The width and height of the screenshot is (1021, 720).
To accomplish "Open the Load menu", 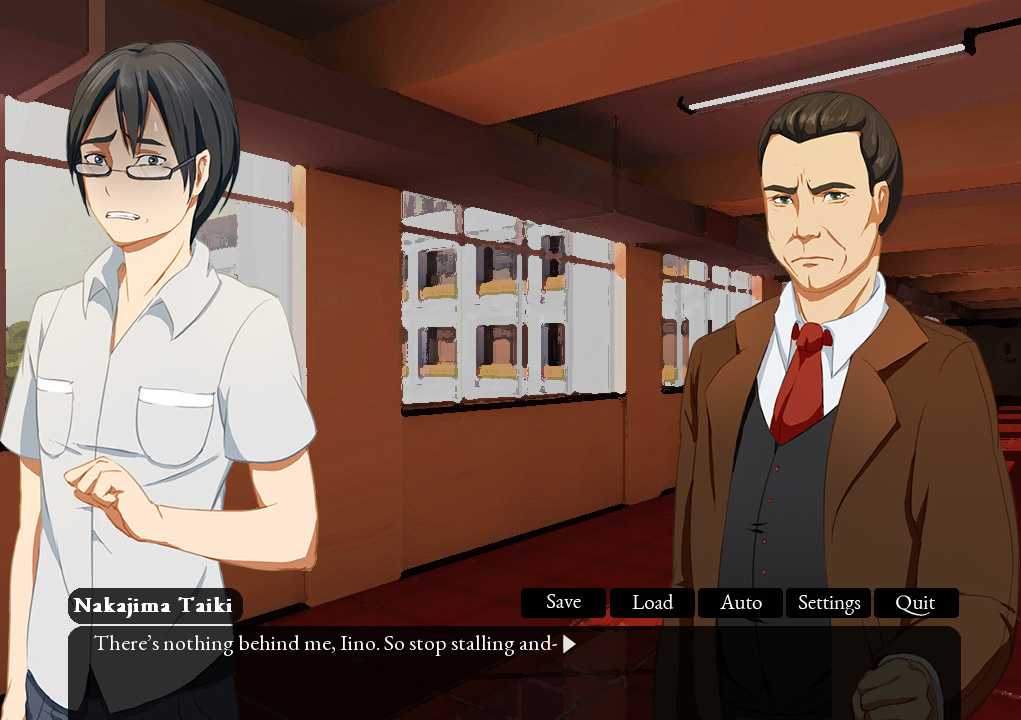I will (x=652, y=603).
